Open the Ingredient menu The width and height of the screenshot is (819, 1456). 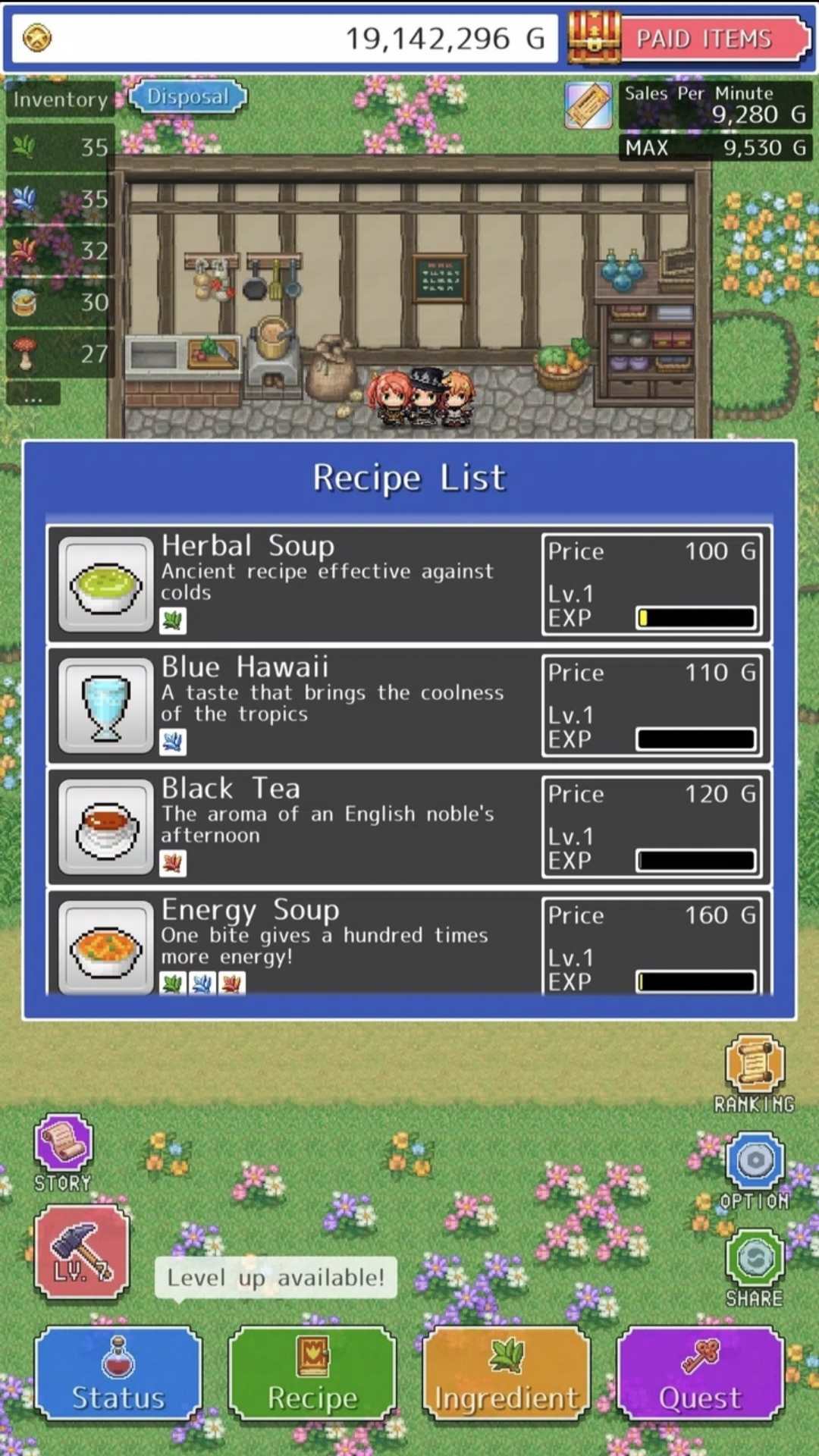(507, 1374)
